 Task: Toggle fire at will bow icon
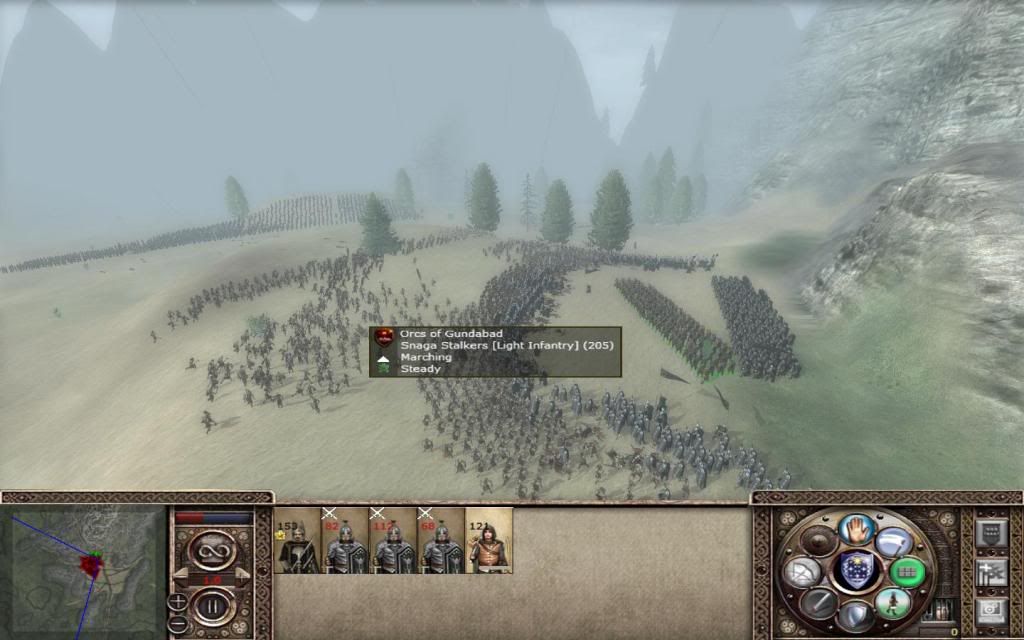(x=803, y=572)
